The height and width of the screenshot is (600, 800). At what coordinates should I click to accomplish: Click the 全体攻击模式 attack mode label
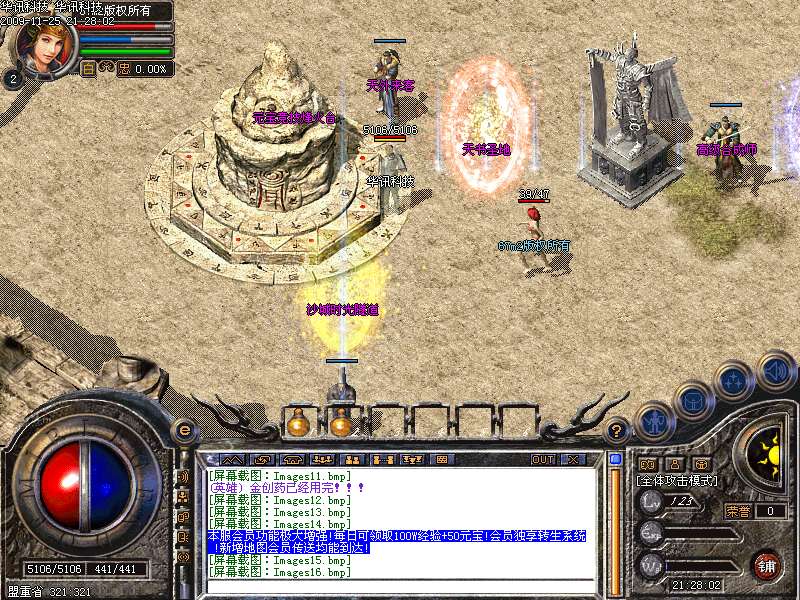pyautogui.click(x=676, y=481)
